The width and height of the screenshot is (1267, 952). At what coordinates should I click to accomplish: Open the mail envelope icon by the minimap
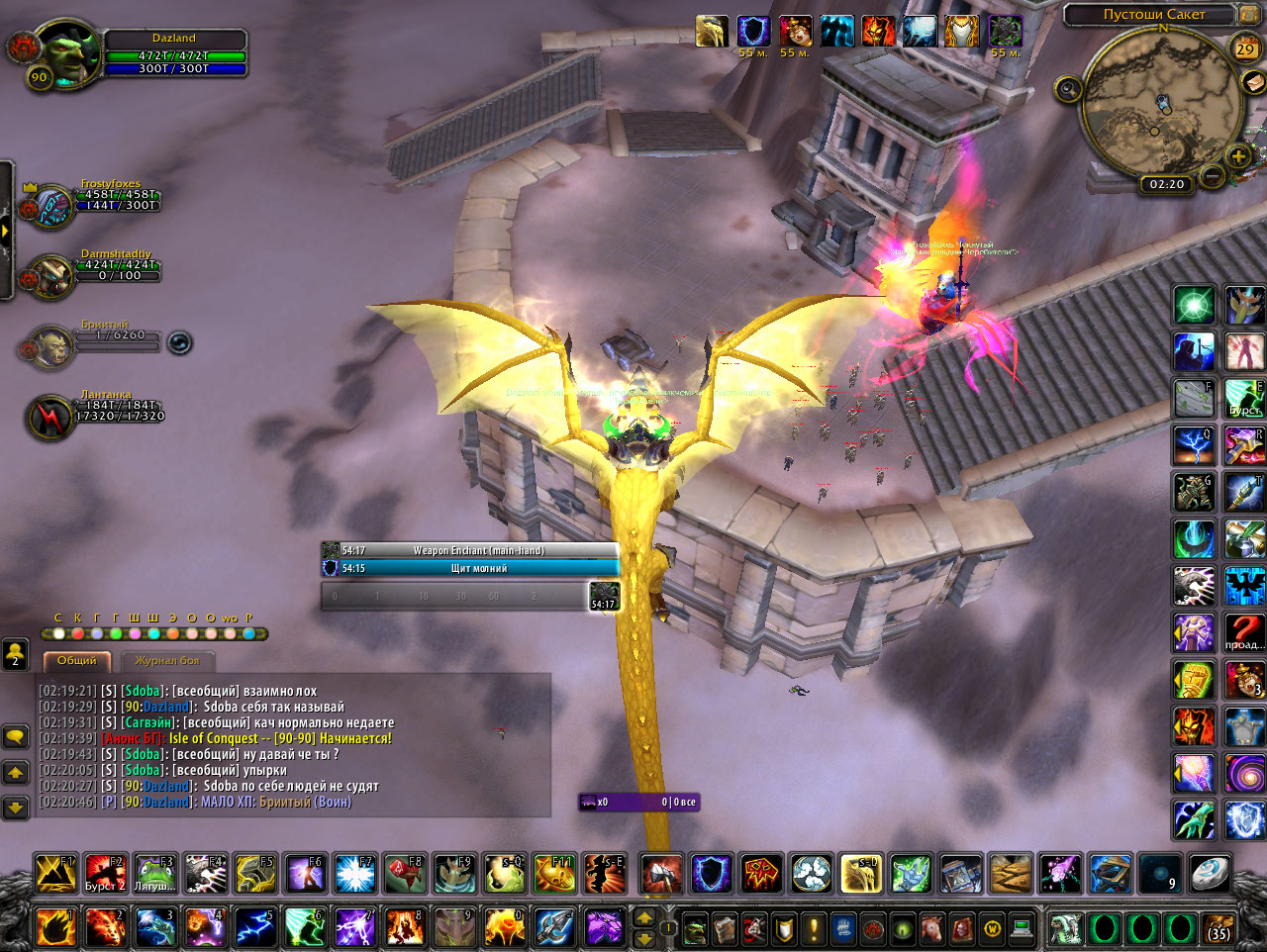(1253, 83)
